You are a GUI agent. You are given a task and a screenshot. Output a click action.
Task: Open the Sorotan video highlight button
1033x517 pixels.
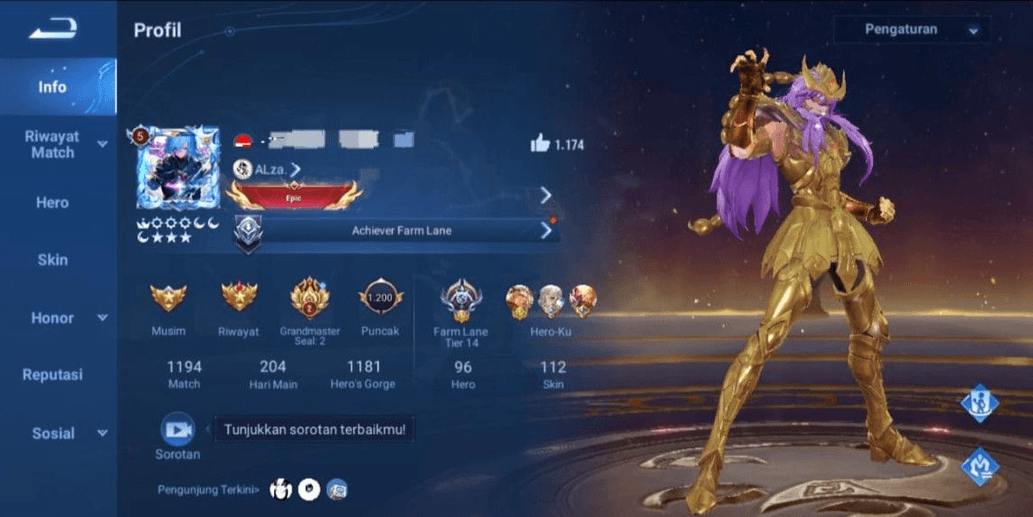[177, 430]
